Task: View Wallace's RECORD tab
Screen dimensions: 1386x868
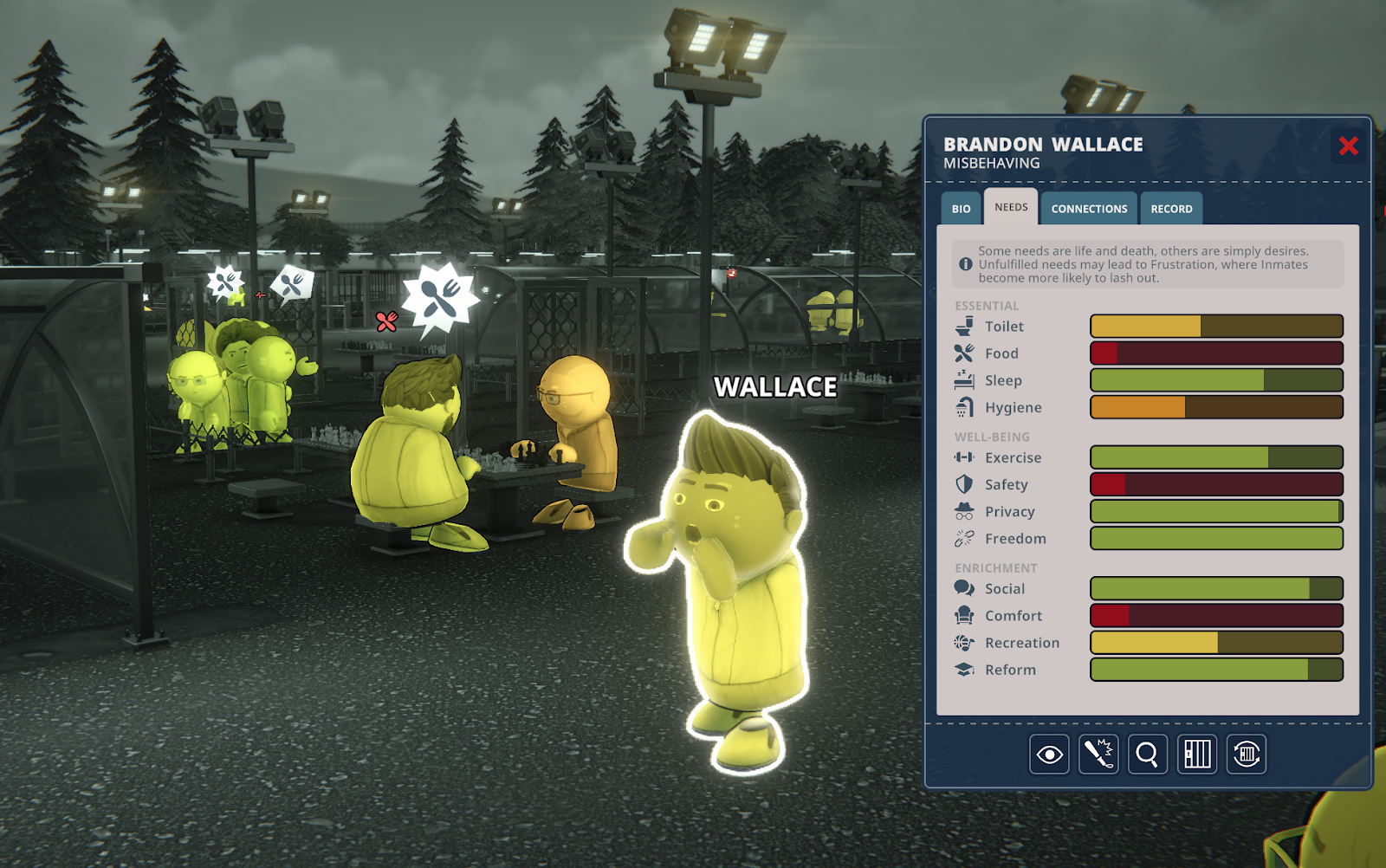Action: (1171, 208)
